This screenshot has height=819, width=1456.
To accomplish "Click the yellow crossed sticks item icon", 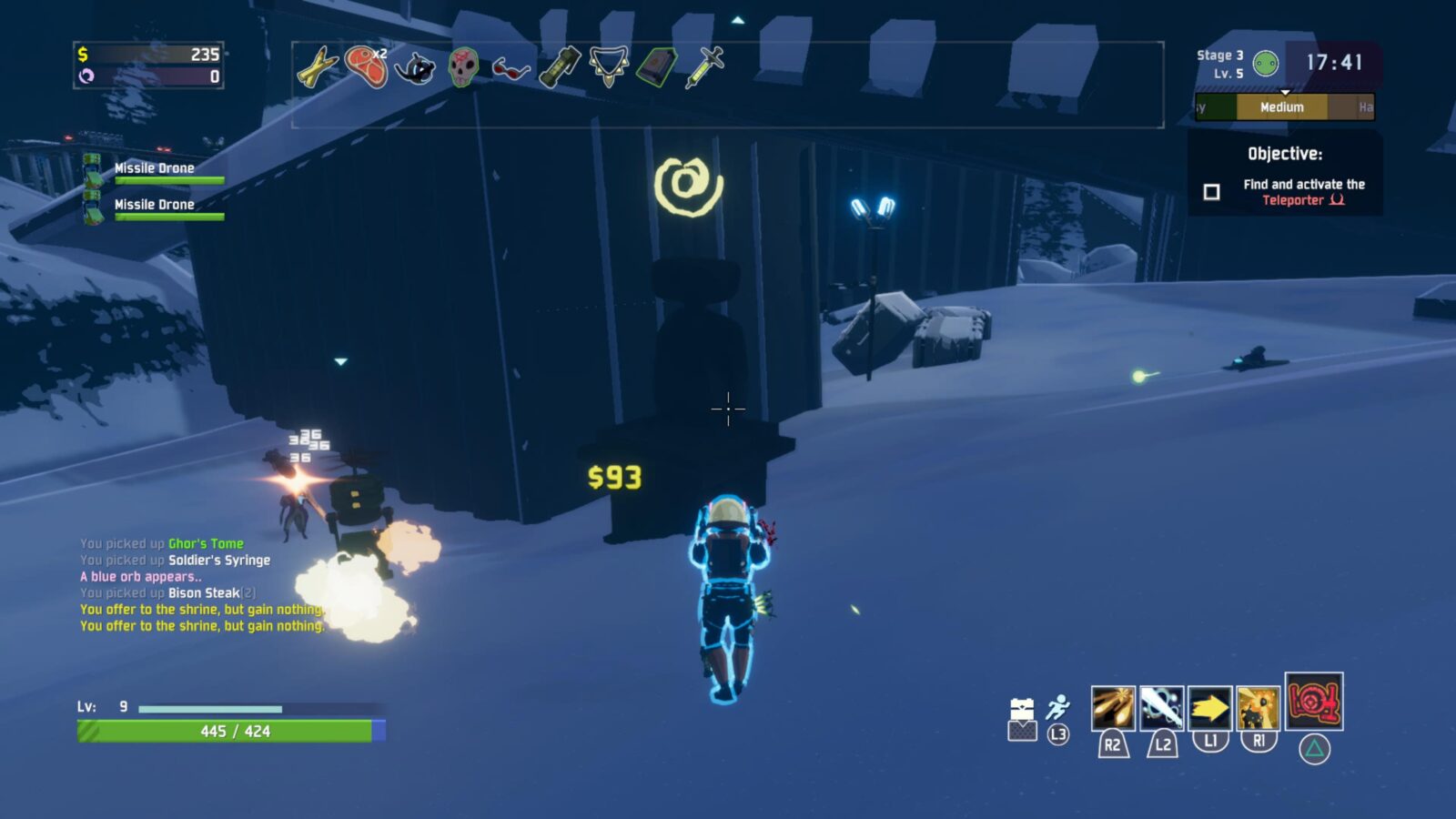I will tap(317, 67).
